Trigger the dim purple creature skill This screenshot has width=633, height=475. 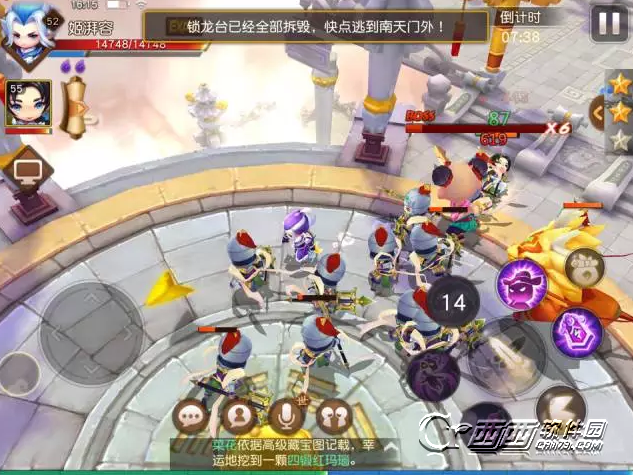point(432,372)
